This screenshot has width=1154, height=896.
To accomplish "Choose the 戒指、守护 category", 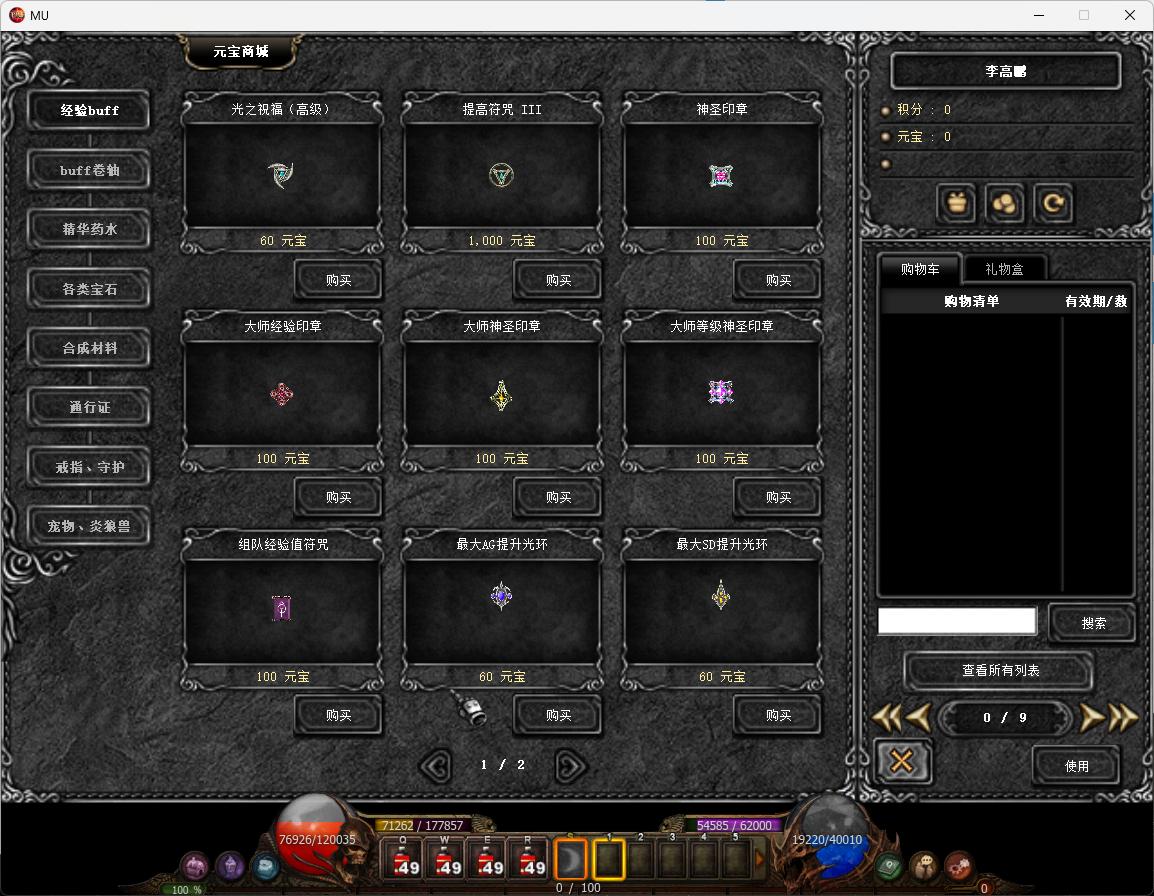I will pos(90,467).
